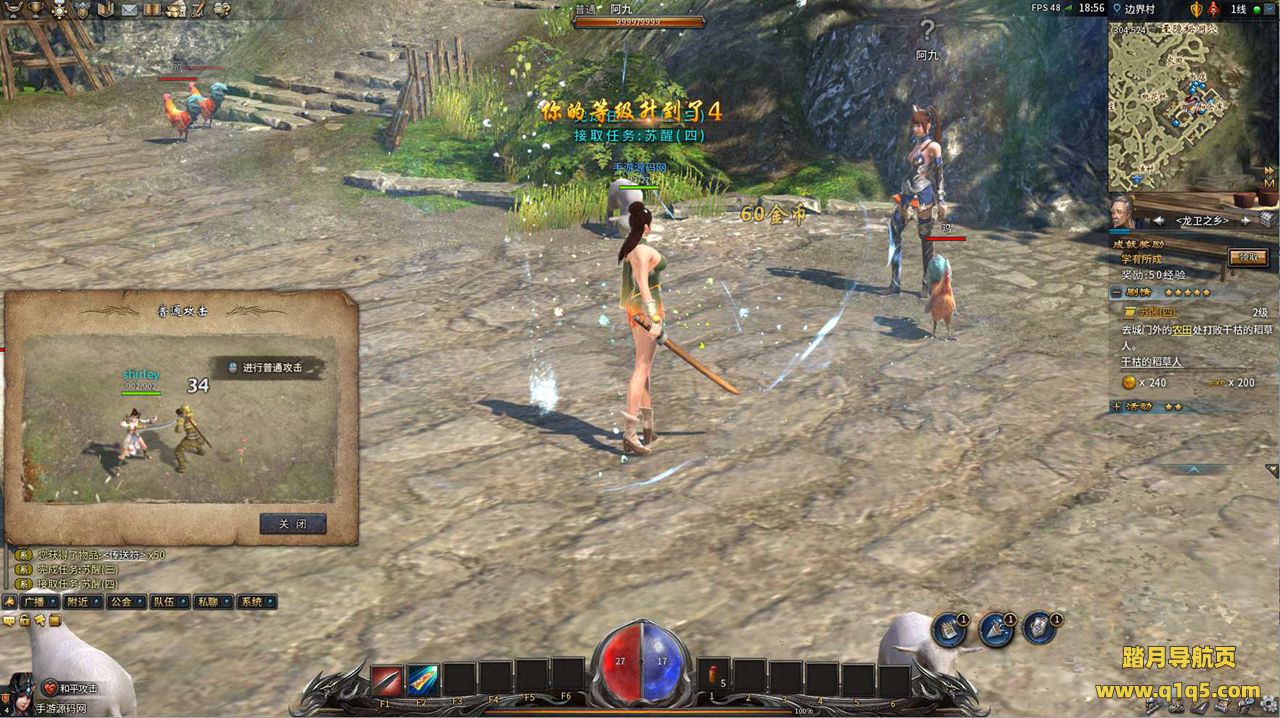Collapse the 剧情 quest section

pos(1116,292)
